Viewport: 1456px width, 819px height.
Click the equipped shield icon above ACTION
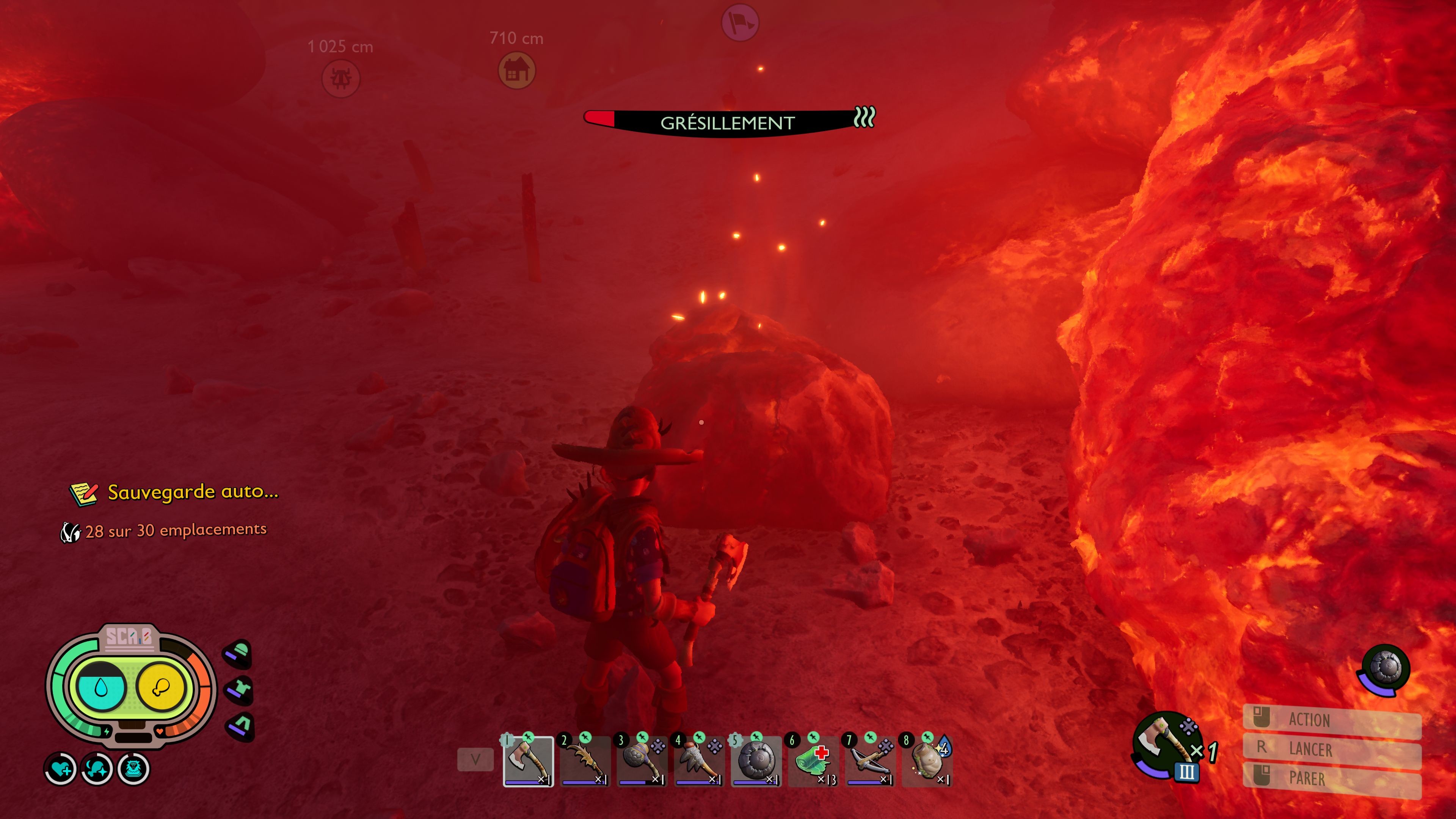tap(1386, 669)
